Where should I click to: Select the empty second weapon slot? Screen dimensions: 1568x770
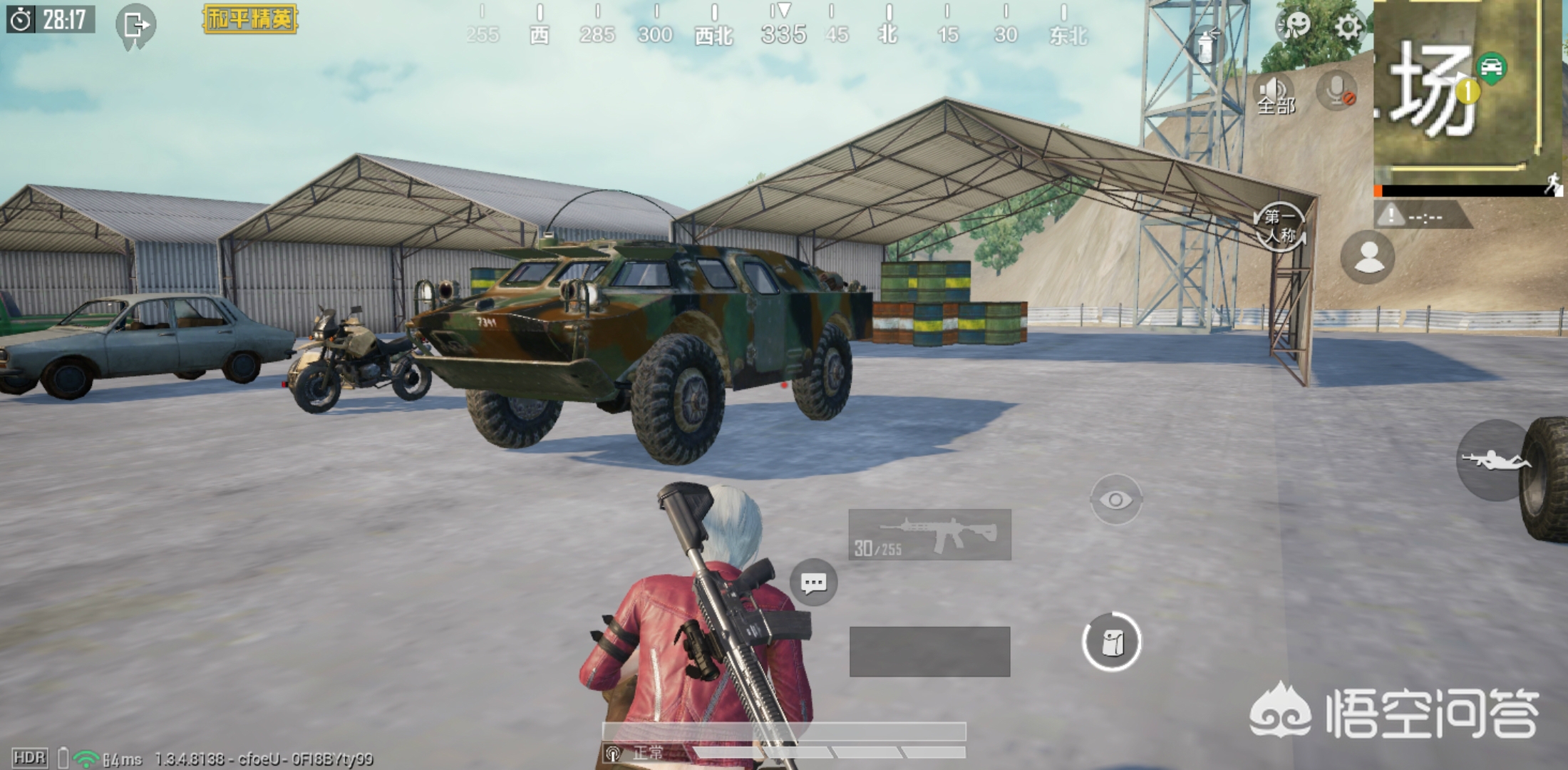pos(929,652)
